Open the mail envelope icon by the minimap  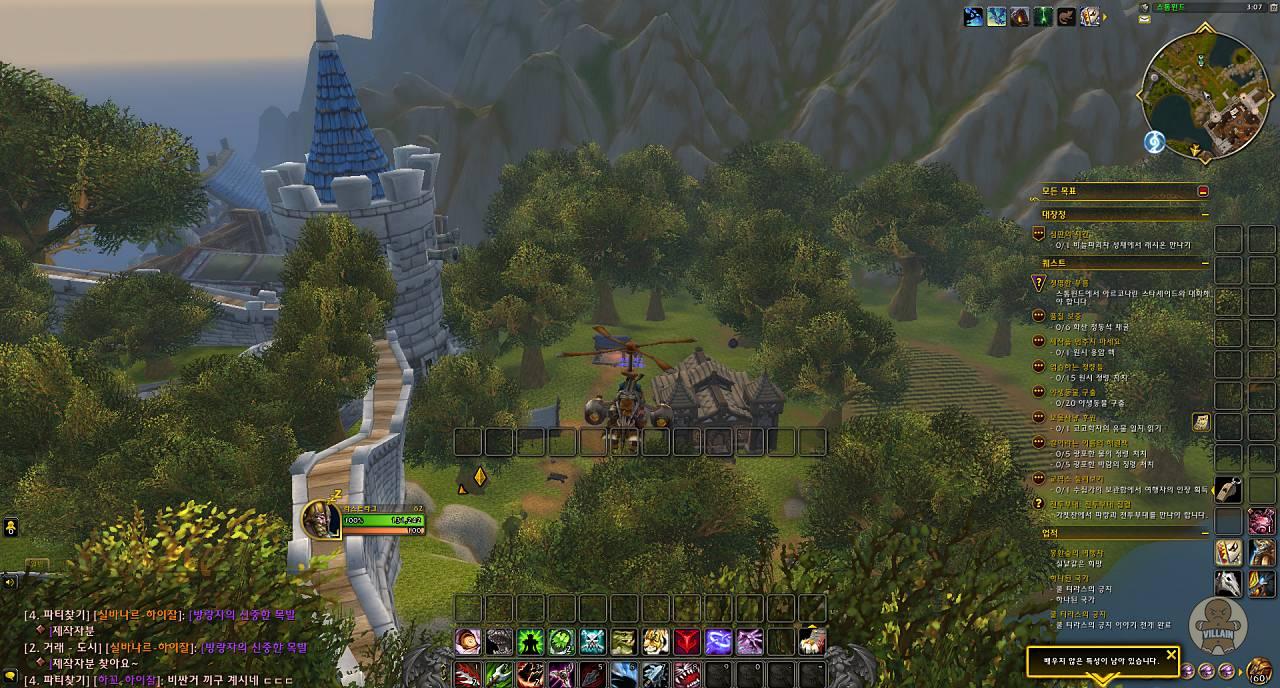[x=1144, y=19]
